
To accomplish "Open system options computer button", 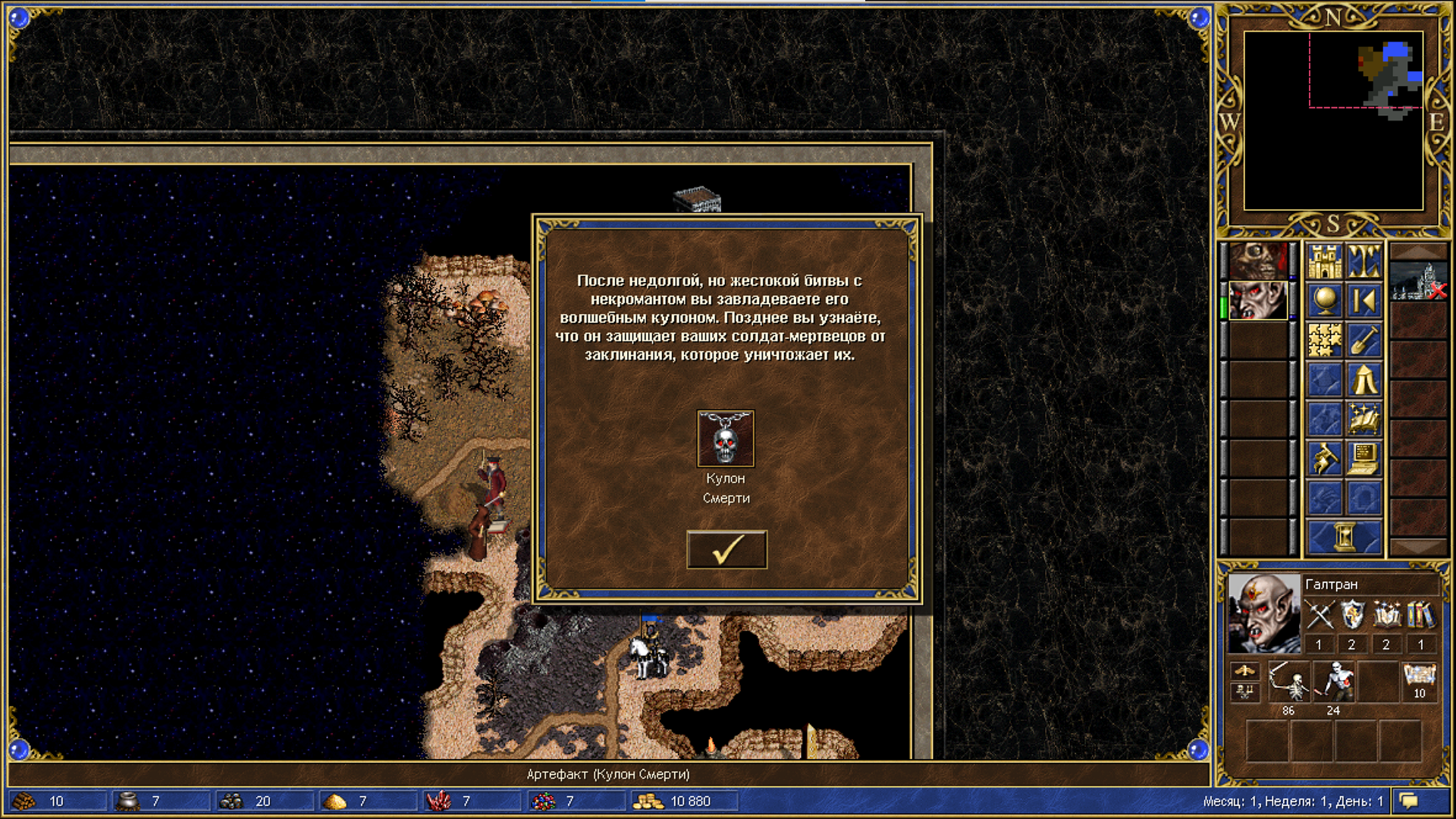I will pos(1363,459).
